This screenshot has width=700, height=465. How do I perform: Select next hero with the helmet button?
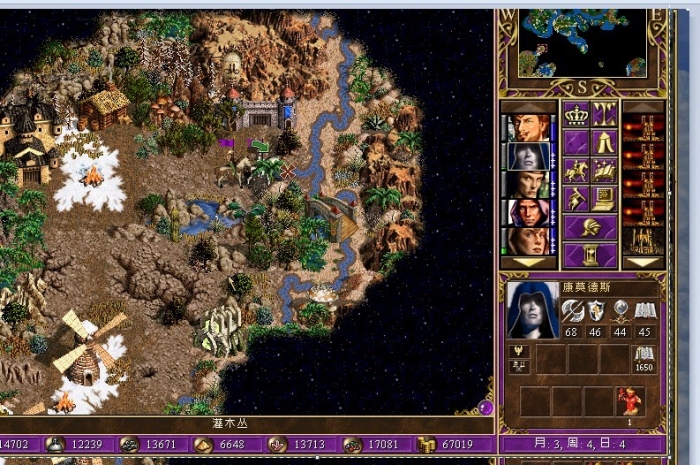(x=588, y=227)
